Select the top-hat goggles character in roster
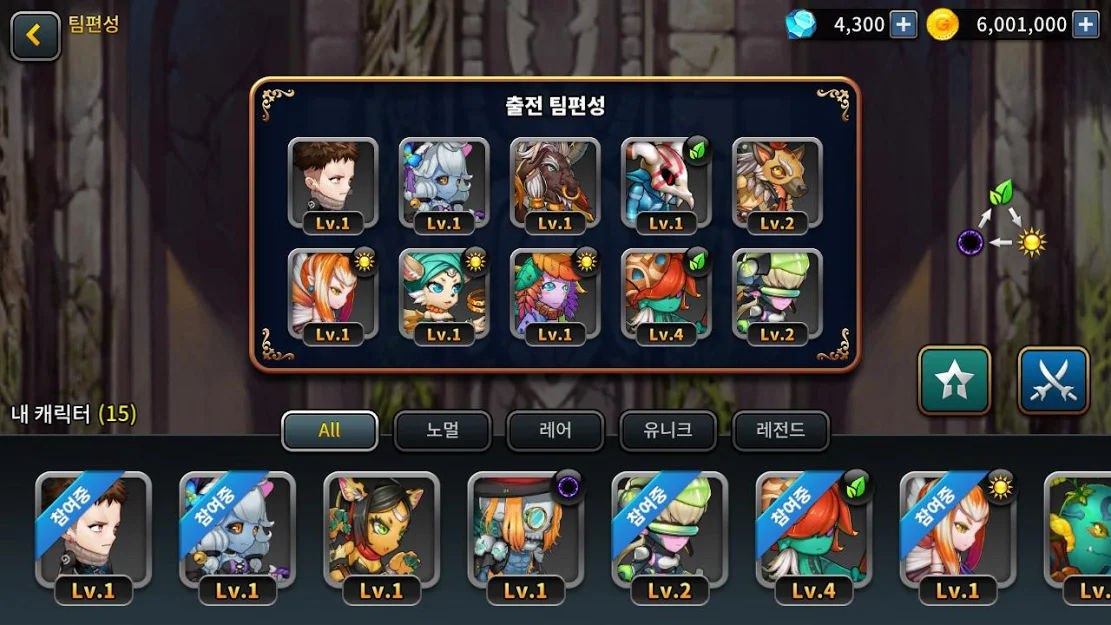The height and width of the screenshot is (625, 1111). (x=525, y=532)
